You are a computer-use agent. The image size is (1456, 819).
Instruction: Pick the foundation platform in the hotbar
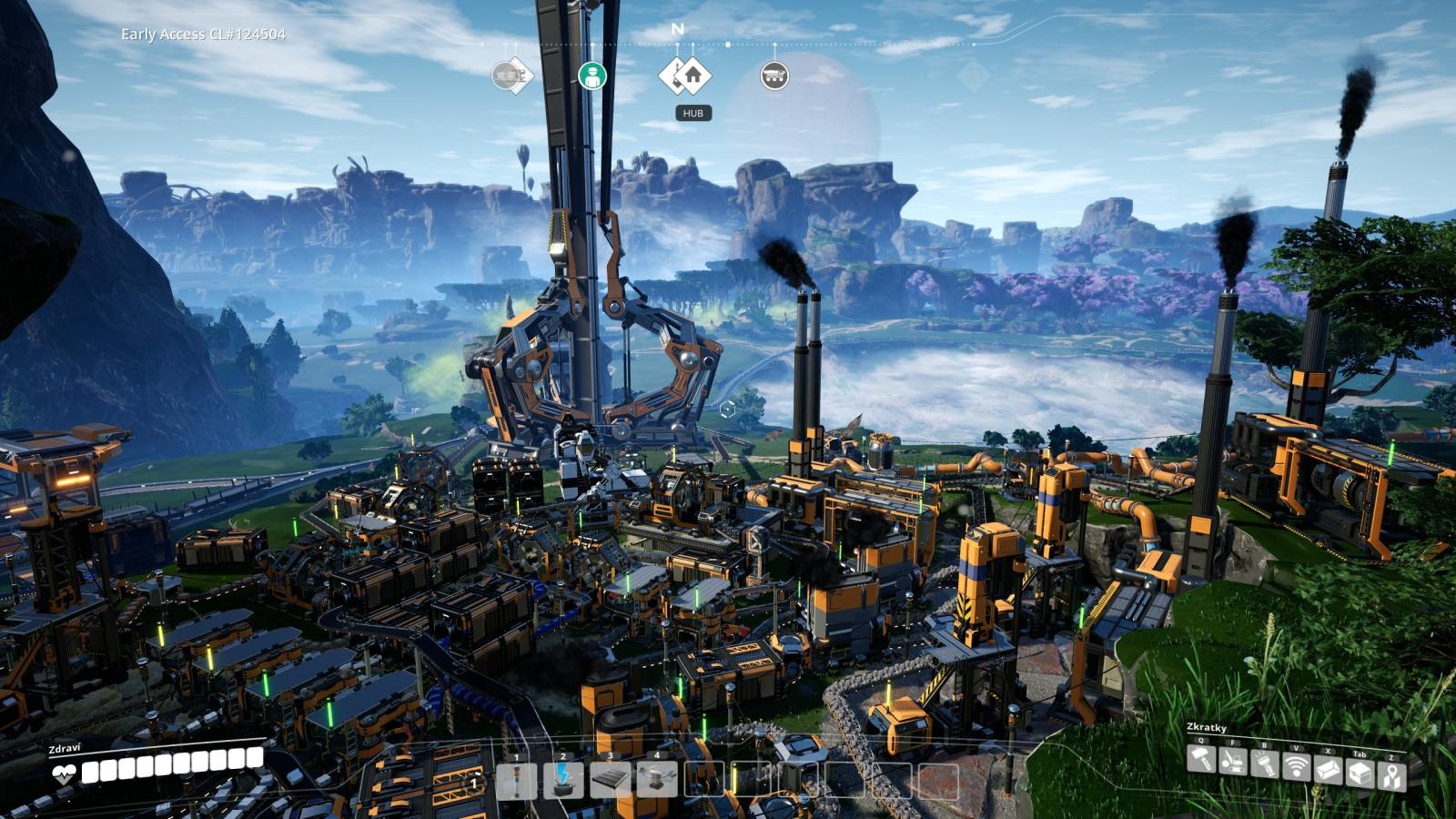(x=611, y=781)
